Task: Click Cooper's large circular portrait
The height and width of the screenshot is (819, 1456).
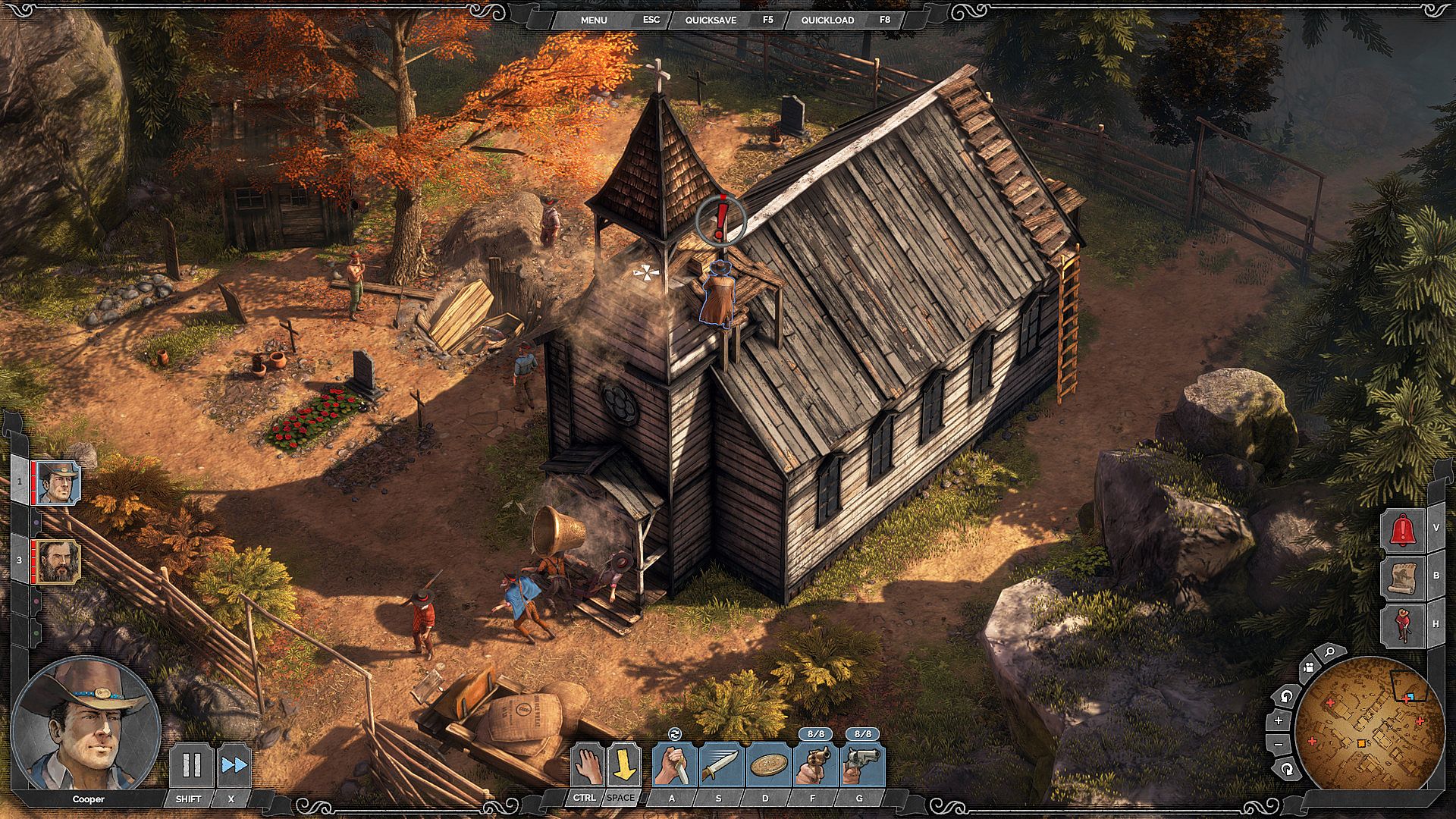Action: point(85,723)
